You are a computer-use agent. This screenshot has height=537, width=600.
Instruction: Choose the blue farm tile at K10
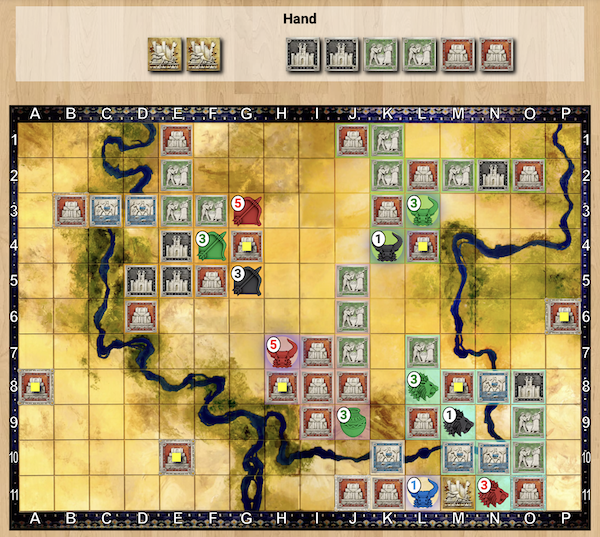tap(387, 456)
